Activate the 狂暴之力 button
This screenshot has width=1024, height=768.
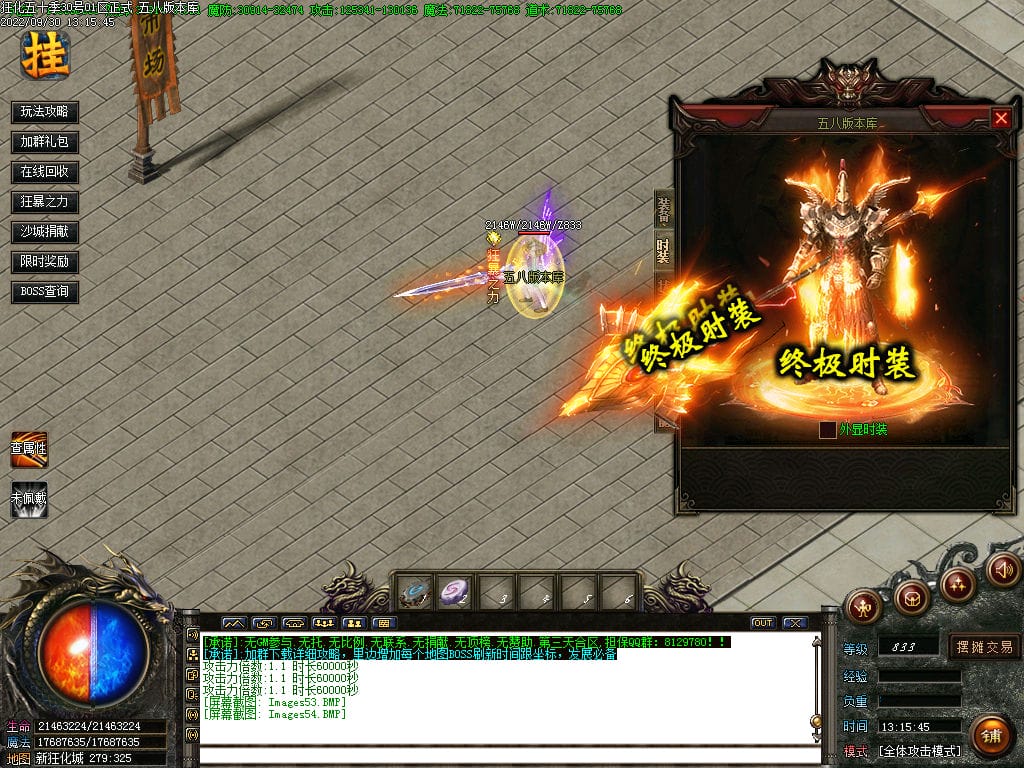(x=45, y=202)
